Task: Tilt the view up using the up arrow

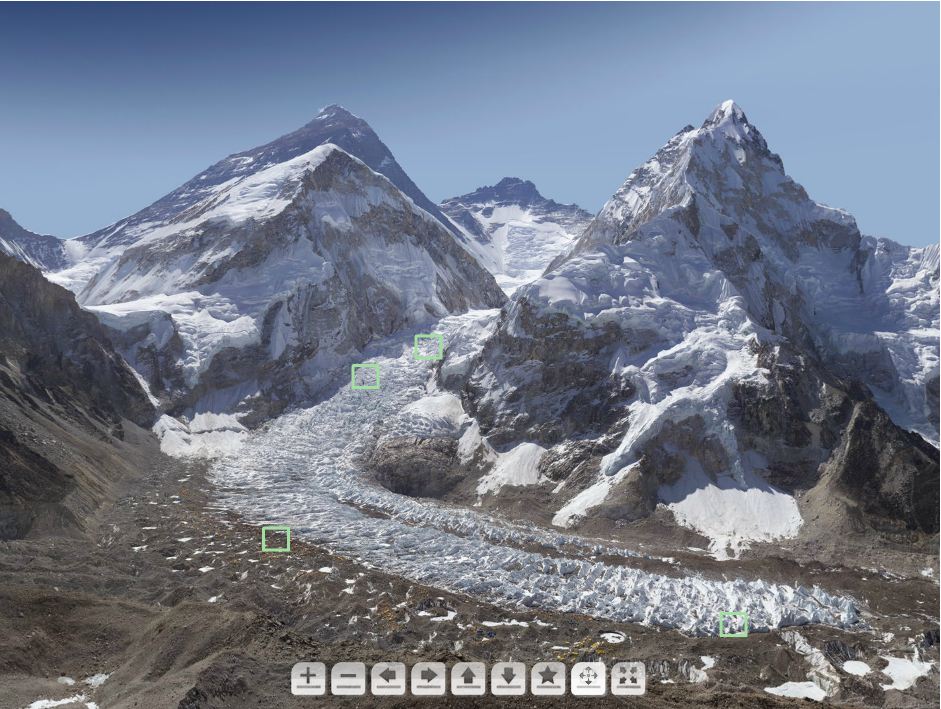Action: coord(468,679)
